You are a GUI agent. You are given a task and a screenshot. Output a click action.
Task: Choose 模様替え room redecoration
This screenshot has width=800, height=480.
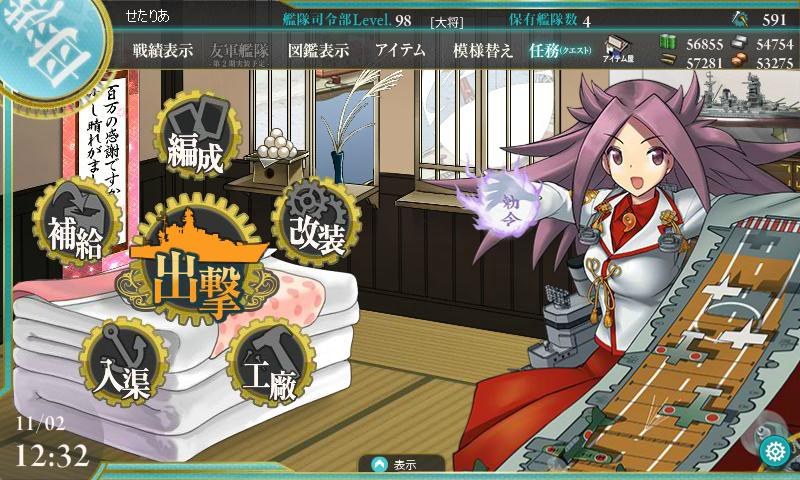(x=483, y=51)
